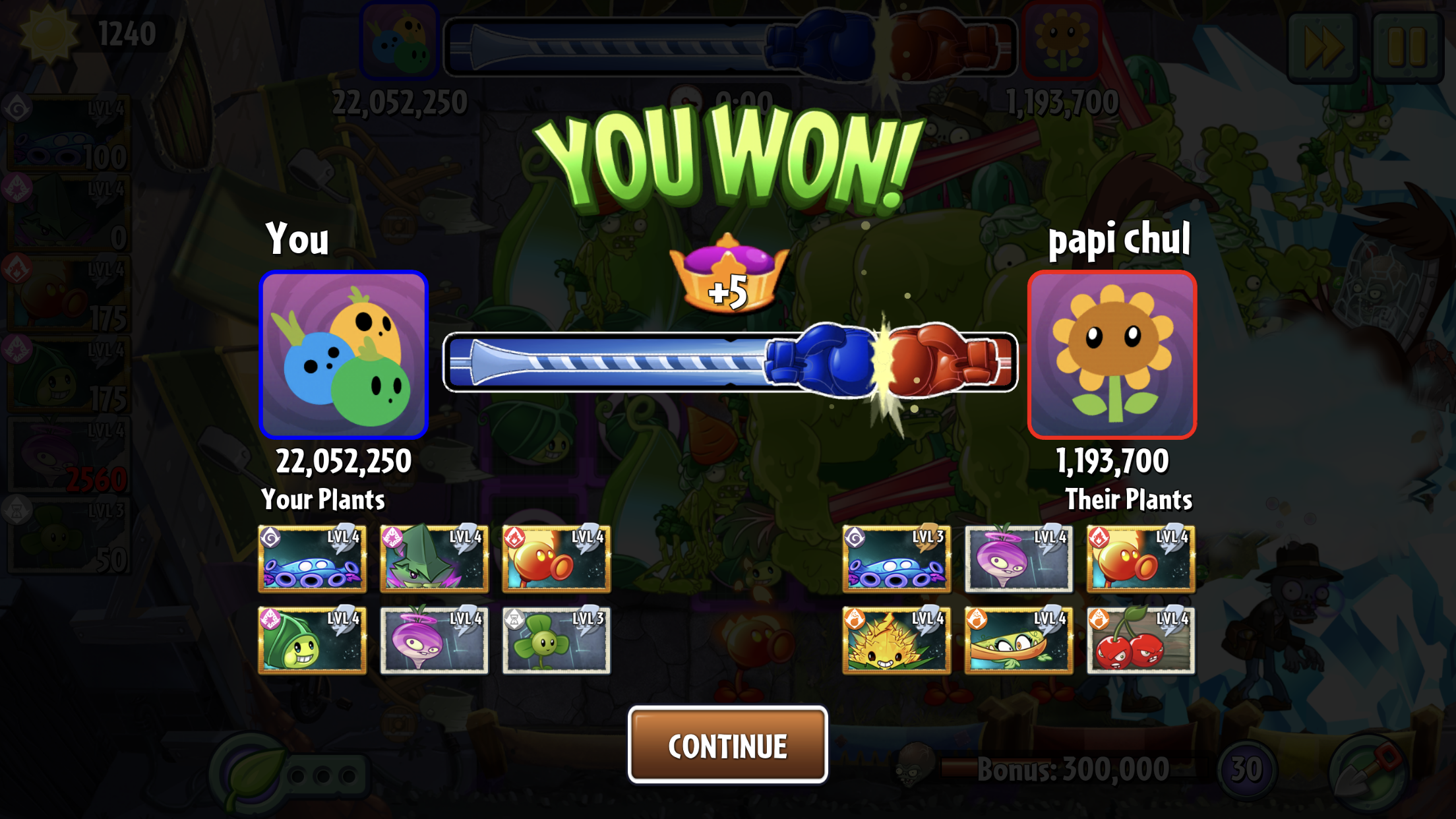Inspect opponent's corn pod plant card
Viewport: 1456px width, 819px height.
point(1018,640)
